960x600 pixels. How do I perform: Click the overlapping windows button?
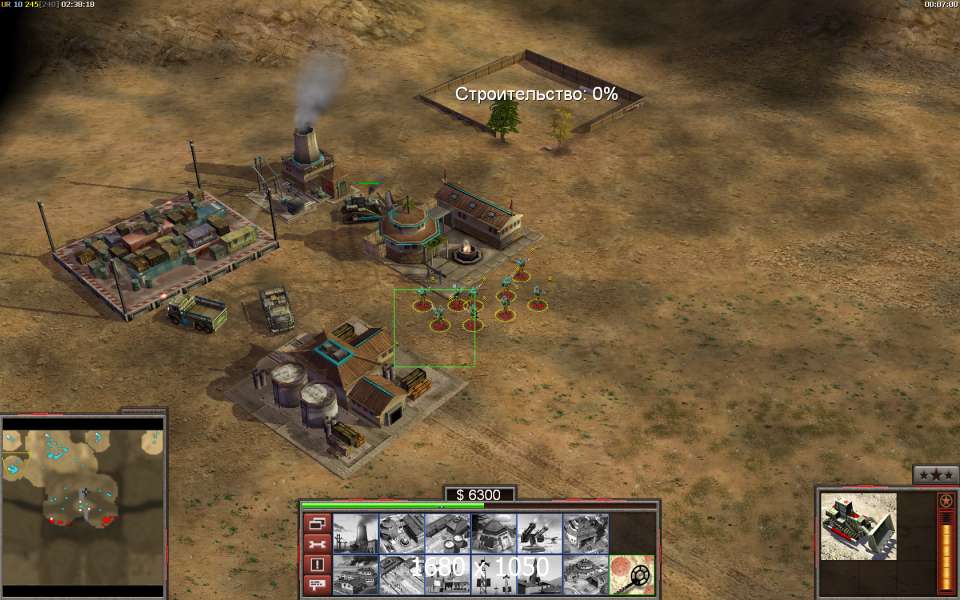(316, 523)
